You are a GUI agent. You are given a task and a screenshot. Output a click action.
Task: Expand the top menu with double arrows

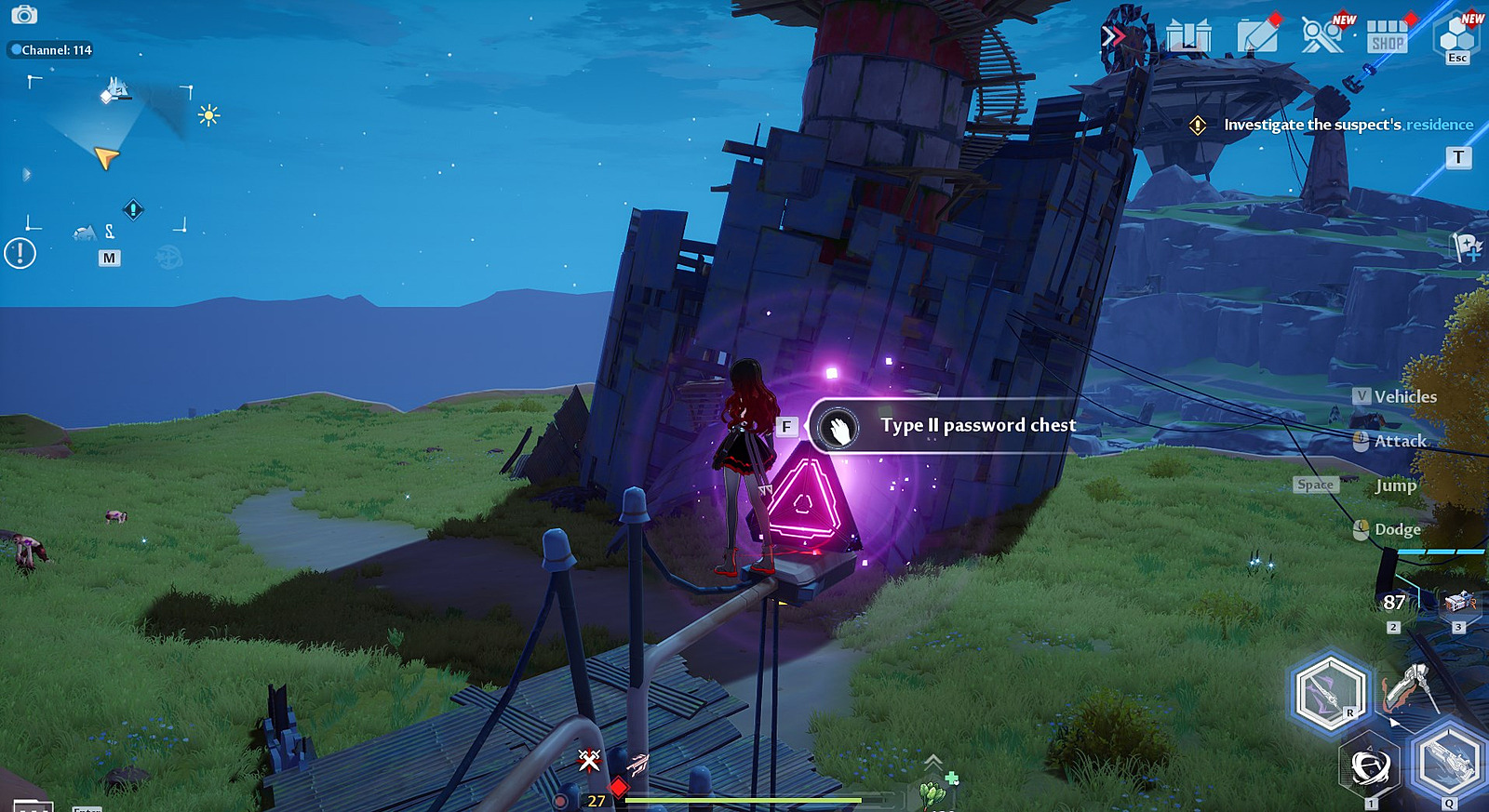pyautogui.click(x=1112, y=36)
